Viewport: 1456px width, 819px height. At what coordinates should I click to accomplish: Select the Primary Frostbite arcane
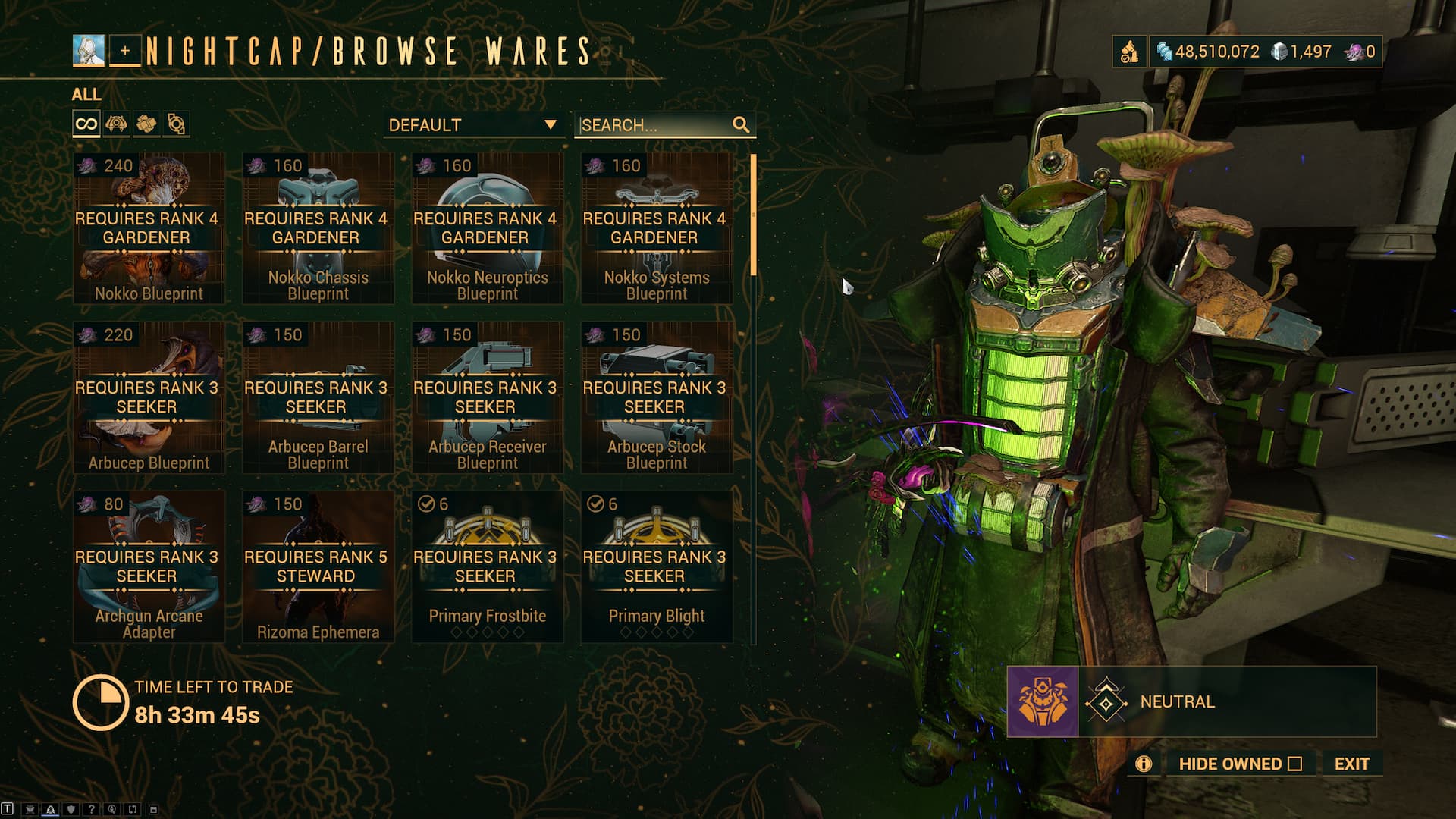coord(487,566)
